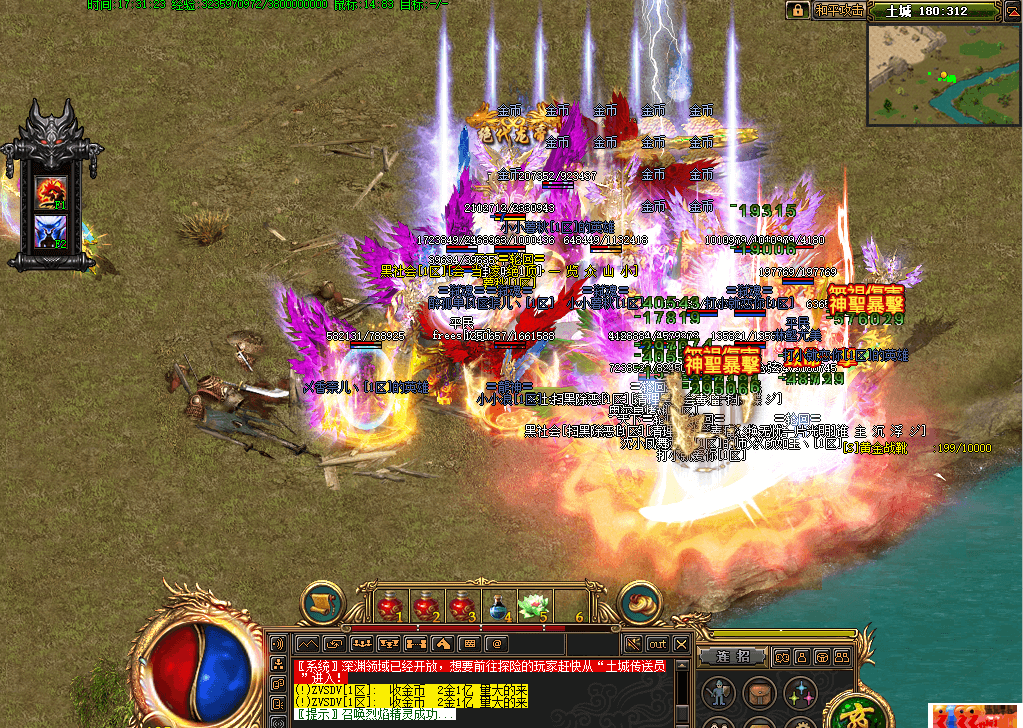The width and height of the screenshot is (1023, 728).
Task: Open the leather bag inventory icon
Action: [757, 692]
